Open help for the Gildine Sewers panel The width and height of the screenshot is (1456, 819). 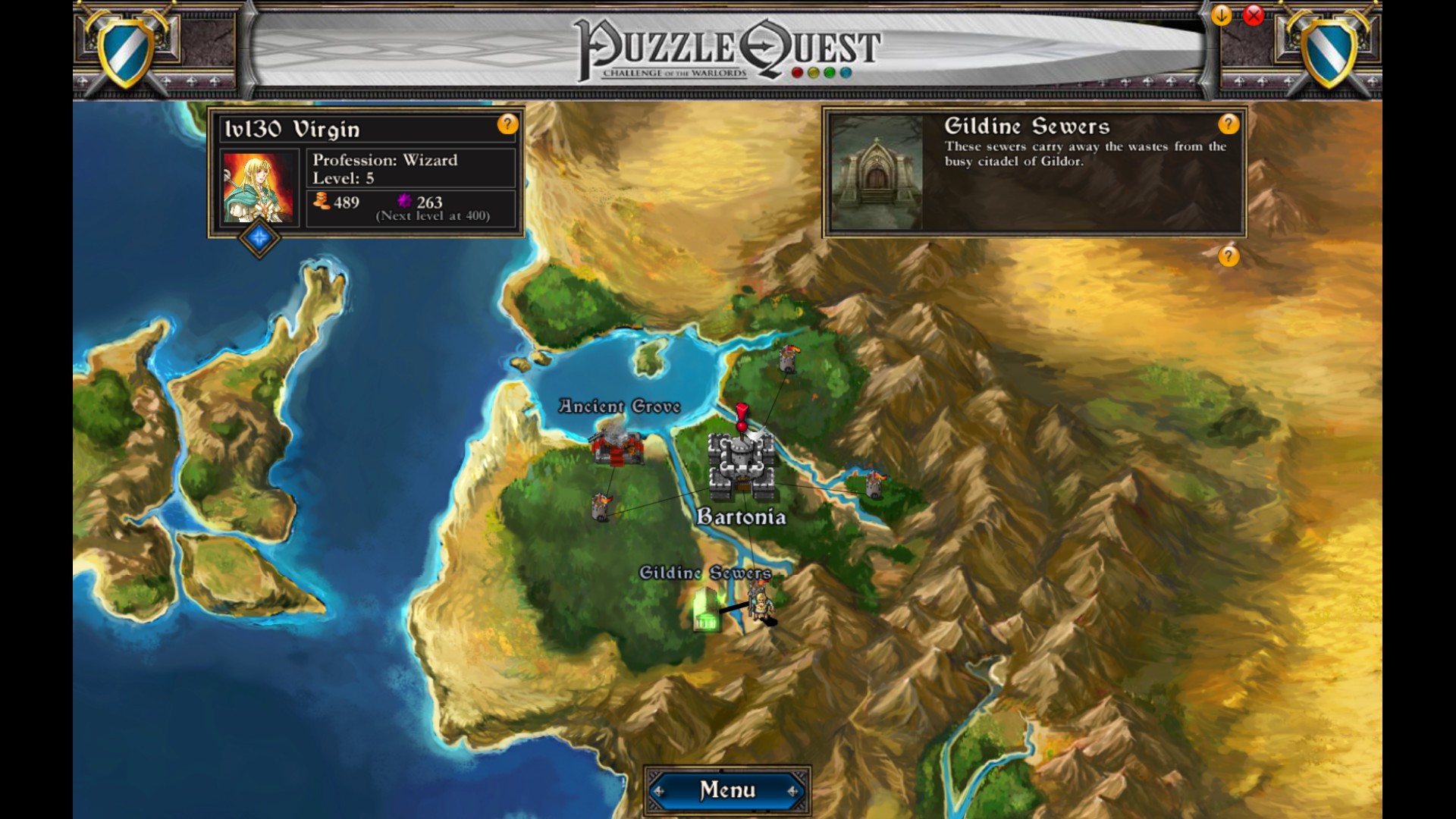coord(1228,124)
